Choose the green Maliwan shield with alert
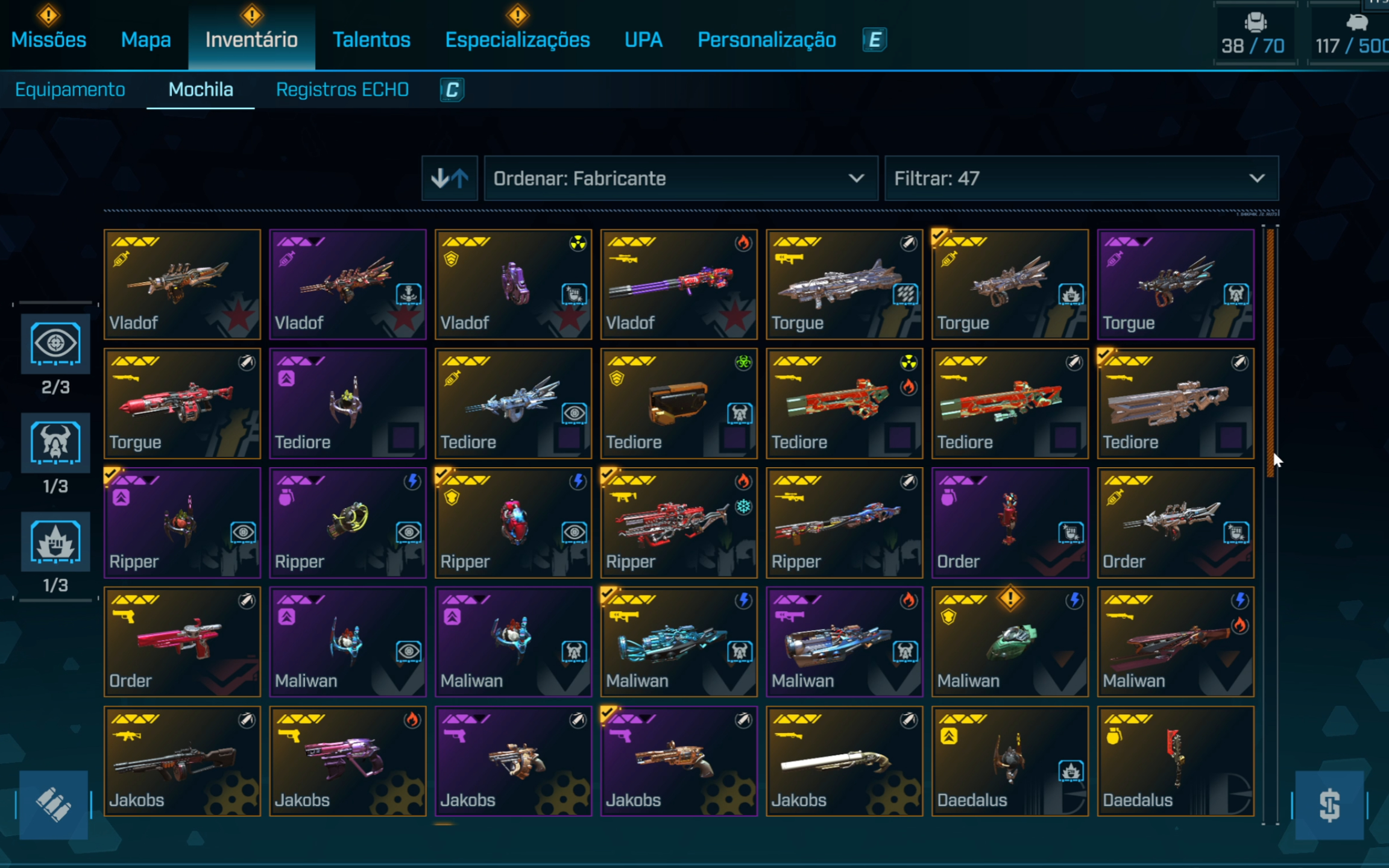Screen dimensions: 1389x868 pos(1009,642)
